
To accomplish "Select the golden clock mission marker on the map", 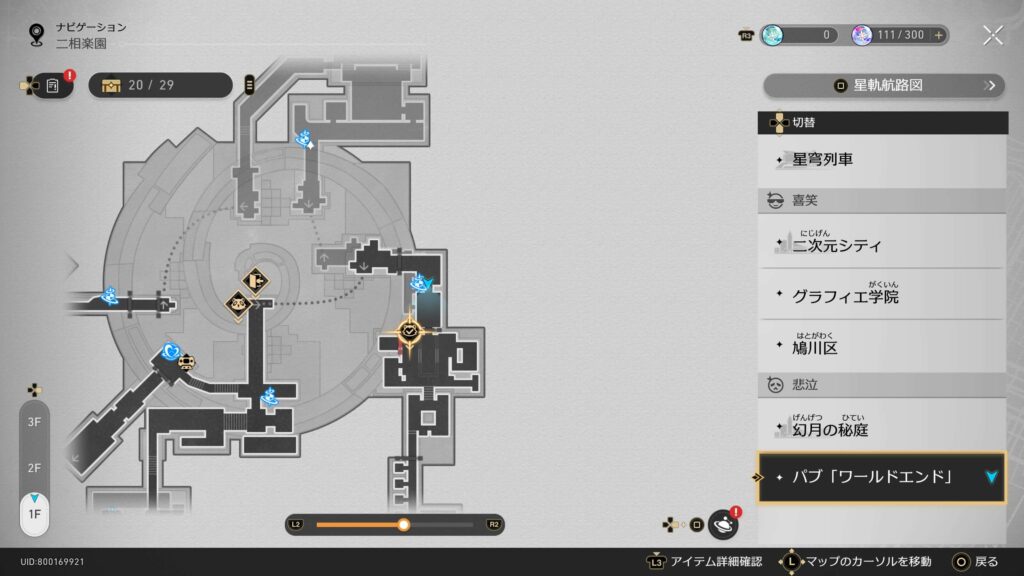I will click(x=410, y=330).
